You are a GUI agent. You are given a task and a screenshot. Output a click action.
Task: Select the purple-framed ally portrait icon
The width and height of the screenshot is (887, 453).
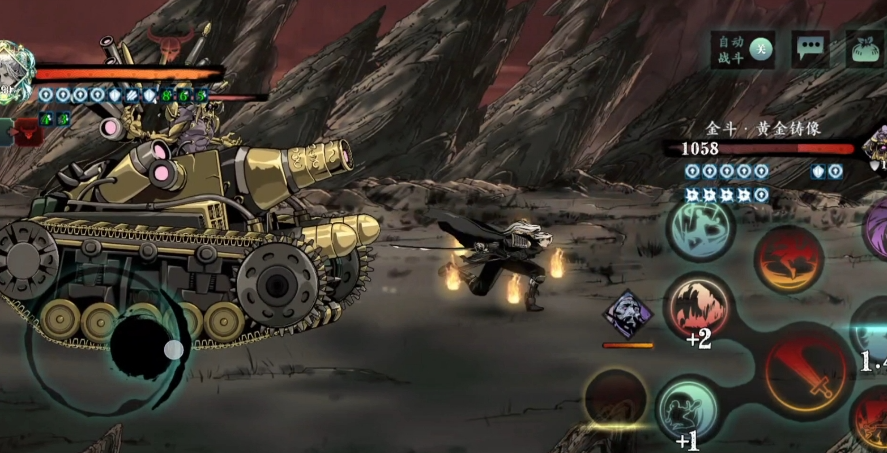627,314
